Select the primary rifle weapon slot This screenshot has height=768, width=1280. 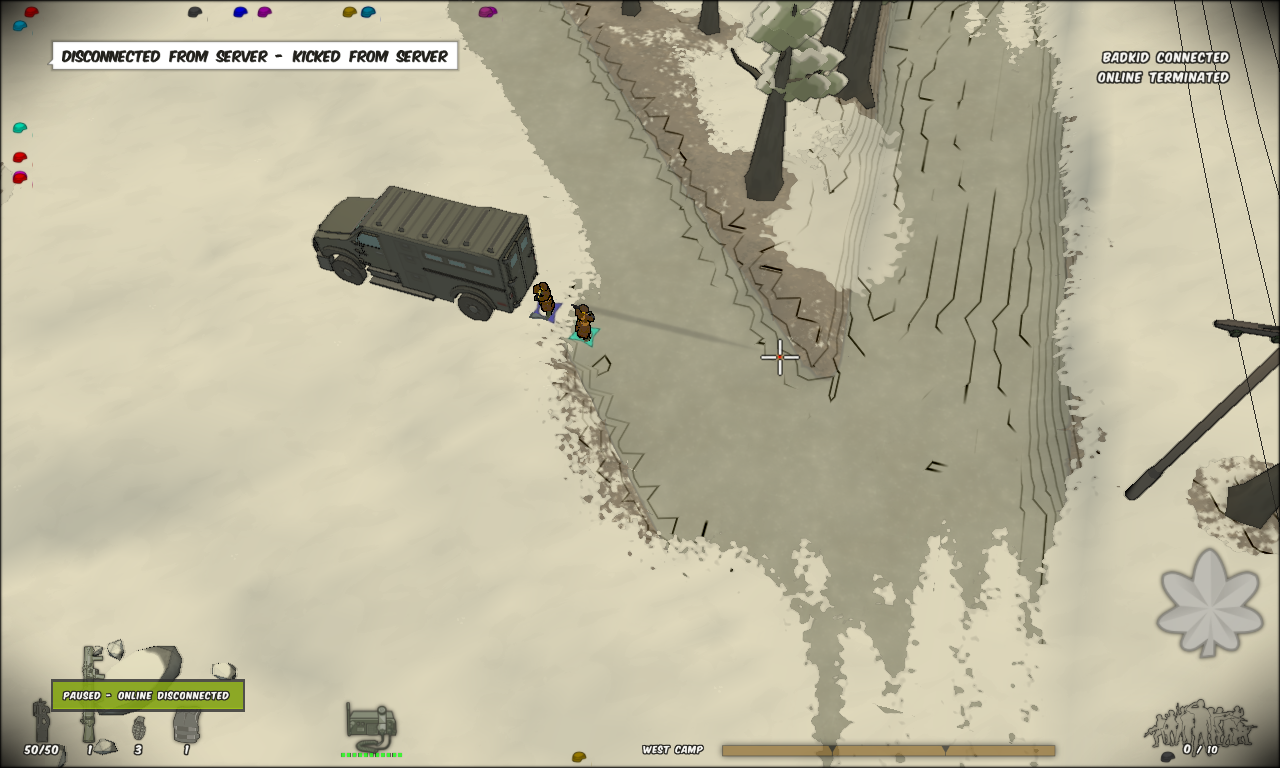click(x=41, y=722)
